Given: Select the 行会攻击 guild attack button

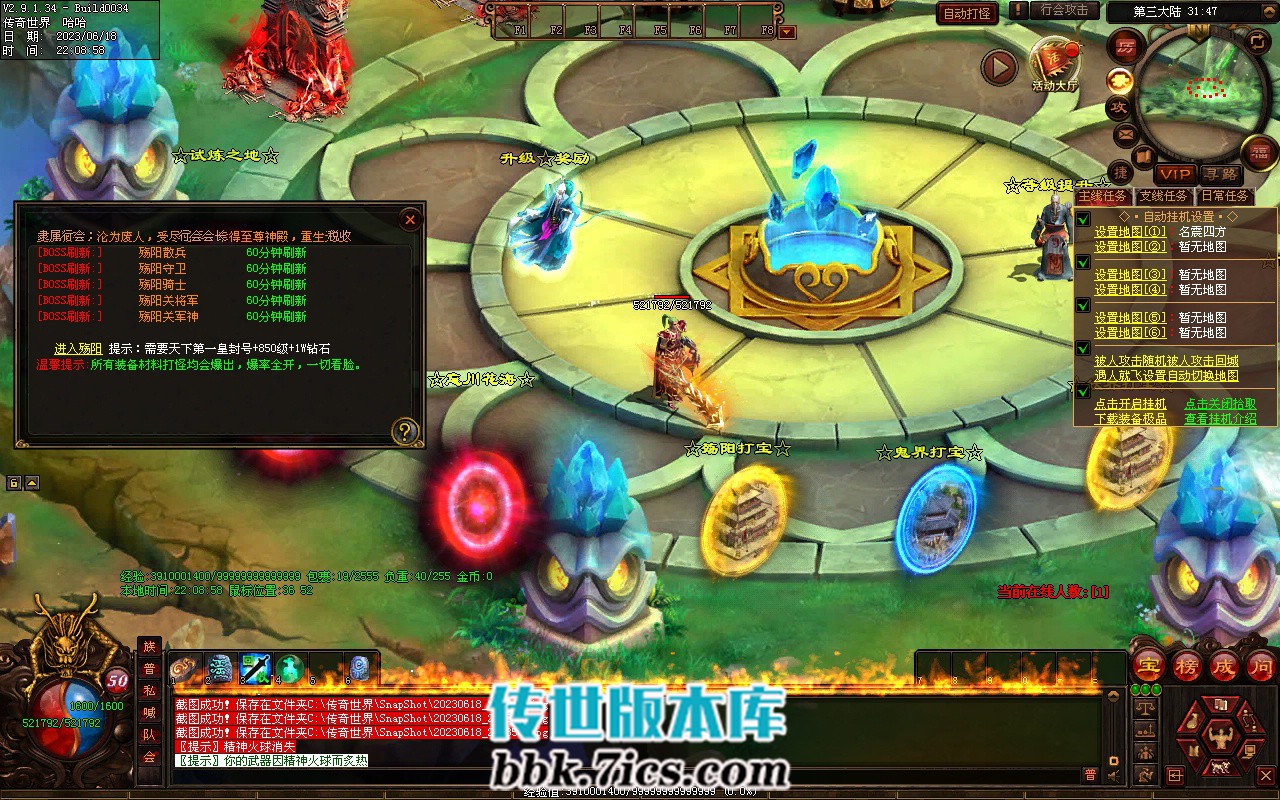Looking at the screenshot, I should coord(1064,10).
